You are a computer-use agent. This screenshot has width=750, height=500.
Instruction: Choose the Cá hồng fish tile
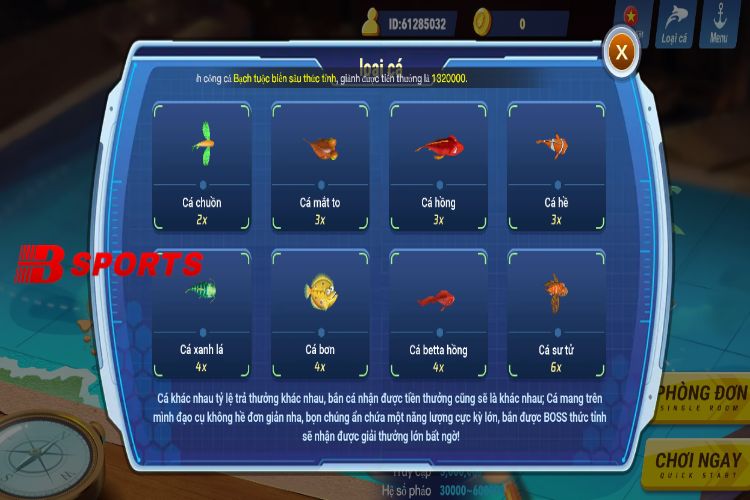pyautogui.click(x=438, y=166)
